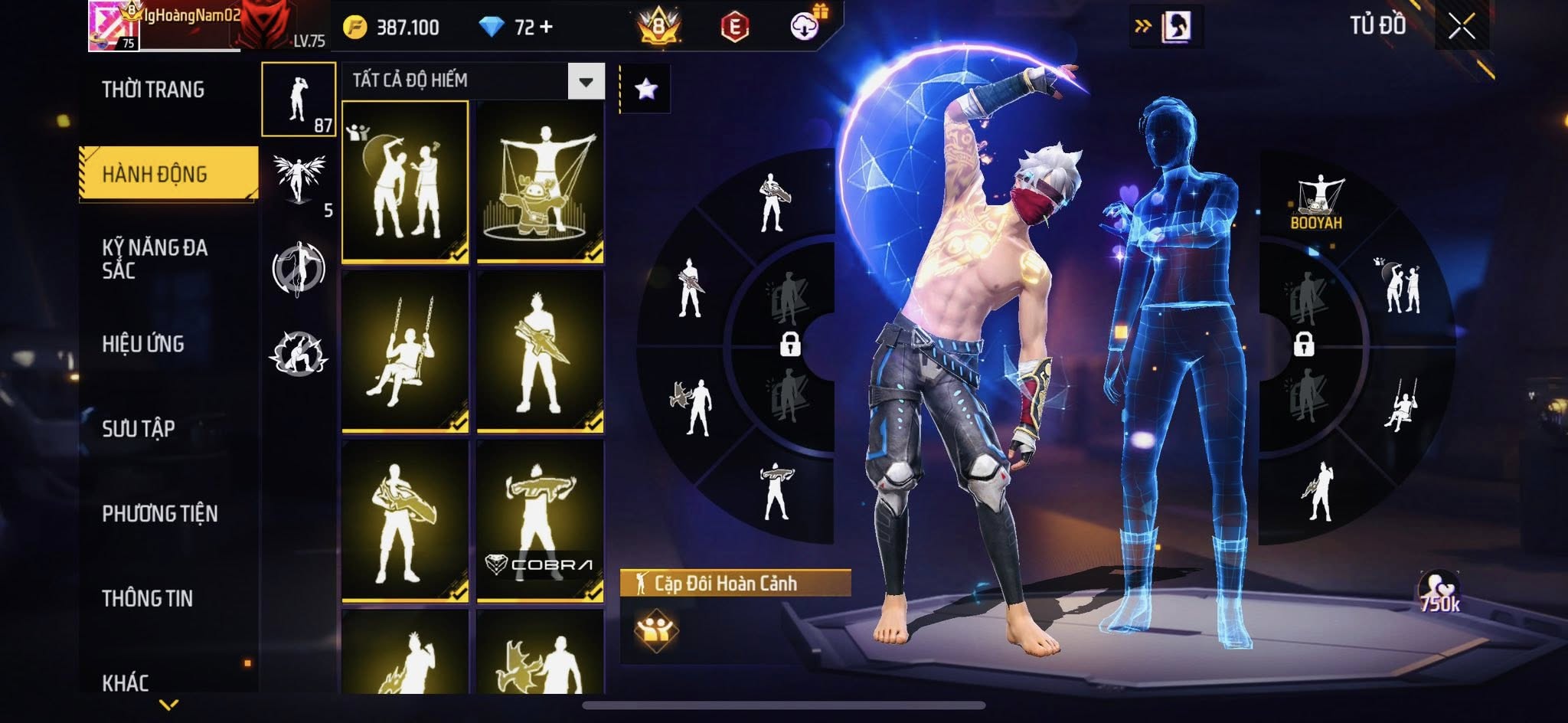Open the emote sub-tab showing 87
1568x723 pixels.
point(299,100)
